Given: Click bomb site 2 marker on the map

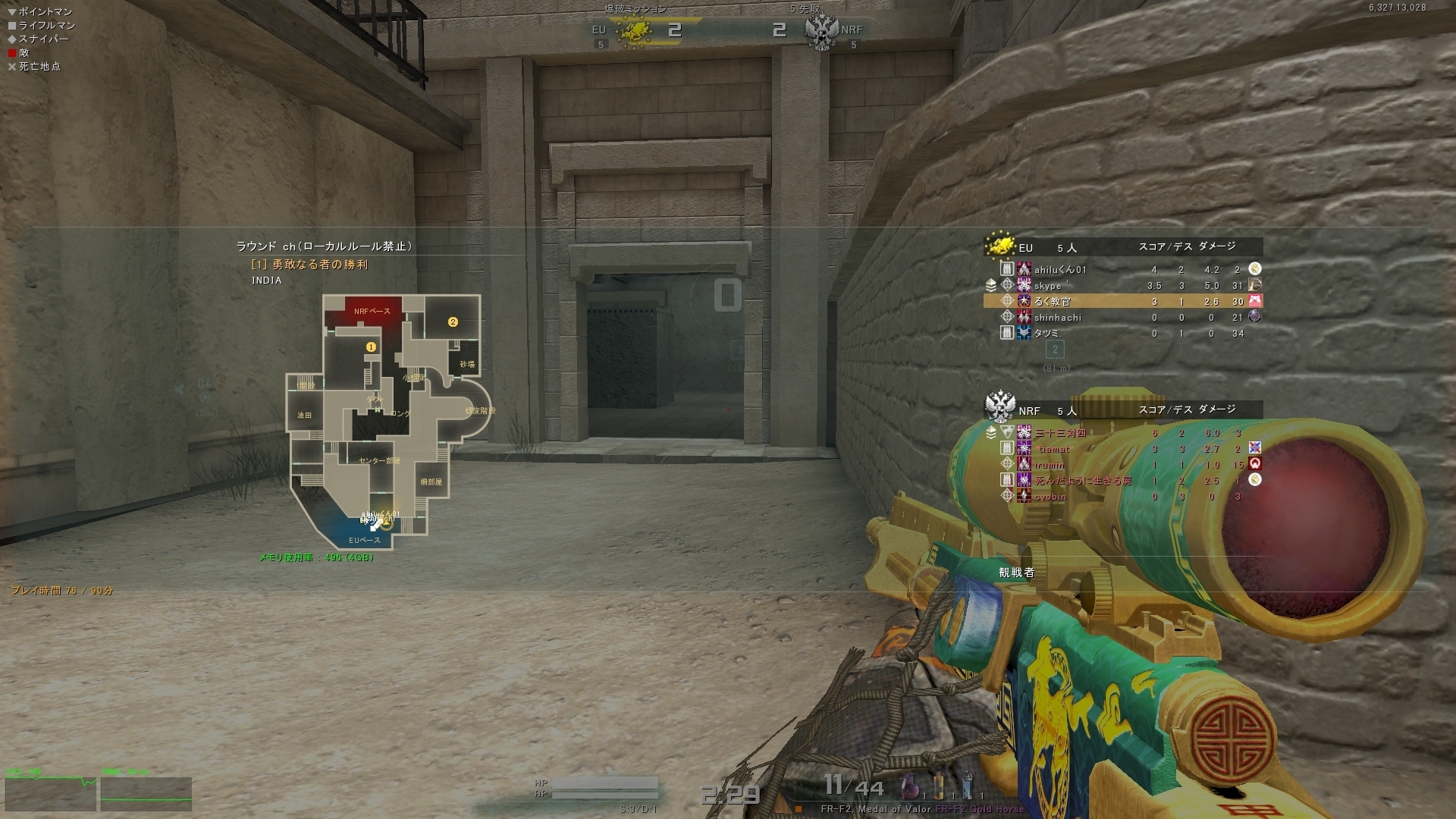Looking at the screenshot, I should 453,322.
